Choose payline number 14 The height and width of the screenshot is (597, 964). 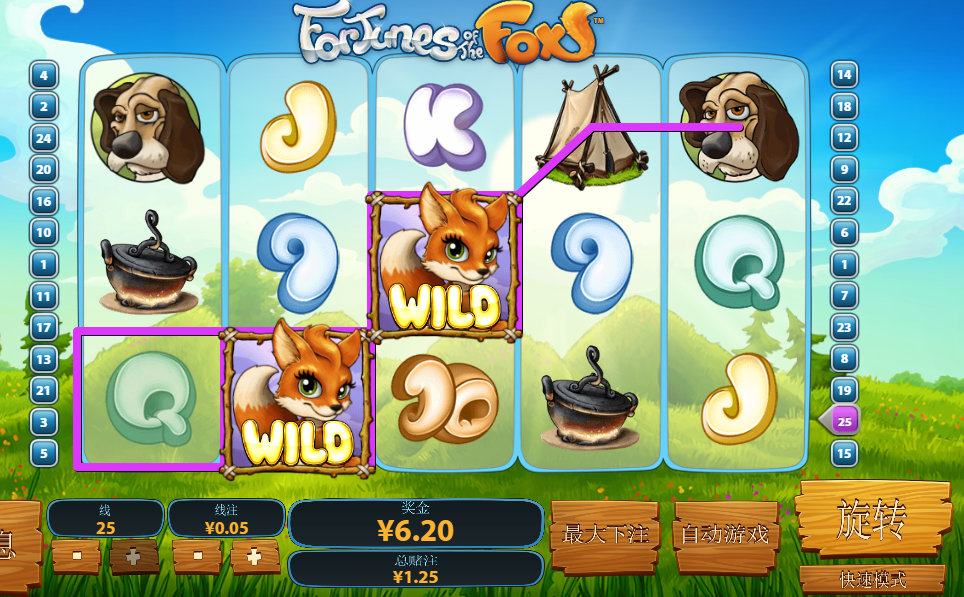(845, 75)
